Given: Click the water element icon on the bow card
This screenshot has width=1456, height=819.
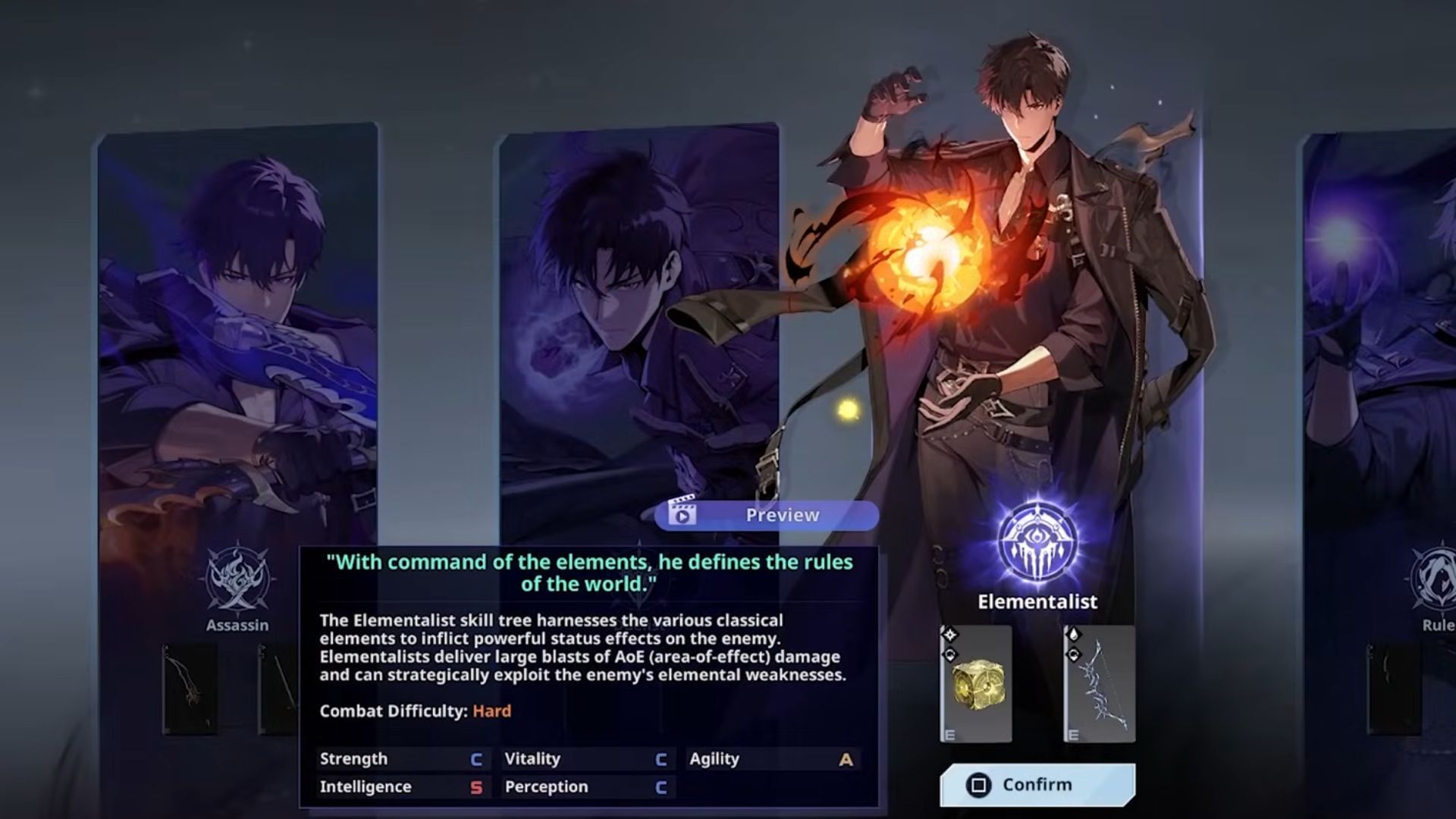Looking at the screenshot, I should pos(1074,634).
